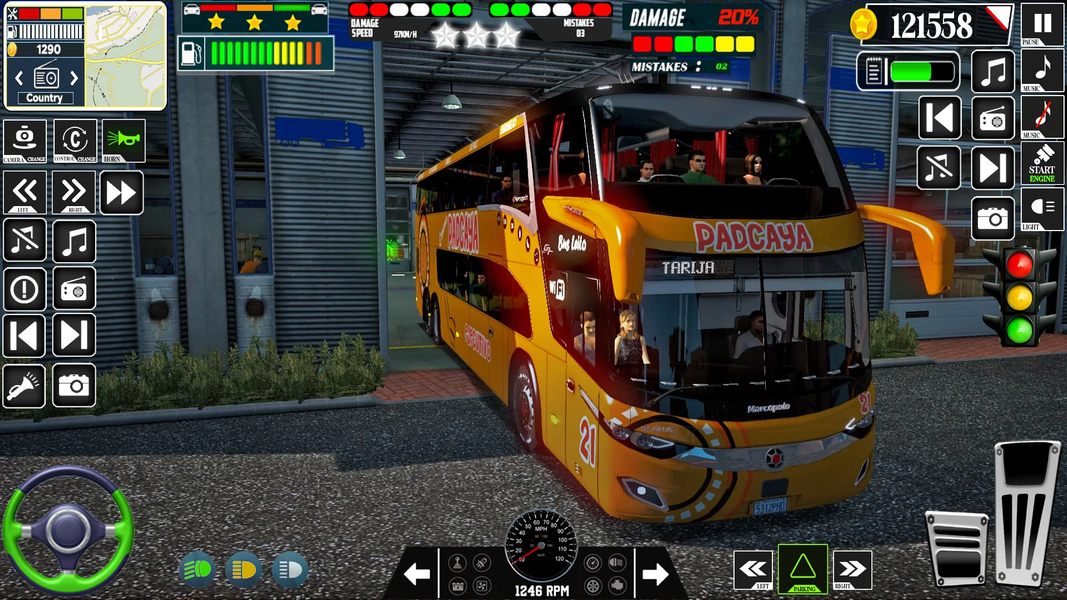Select the next radio station above Country label
Screen dimensions: 1067x600
click(x=76, y=76)
